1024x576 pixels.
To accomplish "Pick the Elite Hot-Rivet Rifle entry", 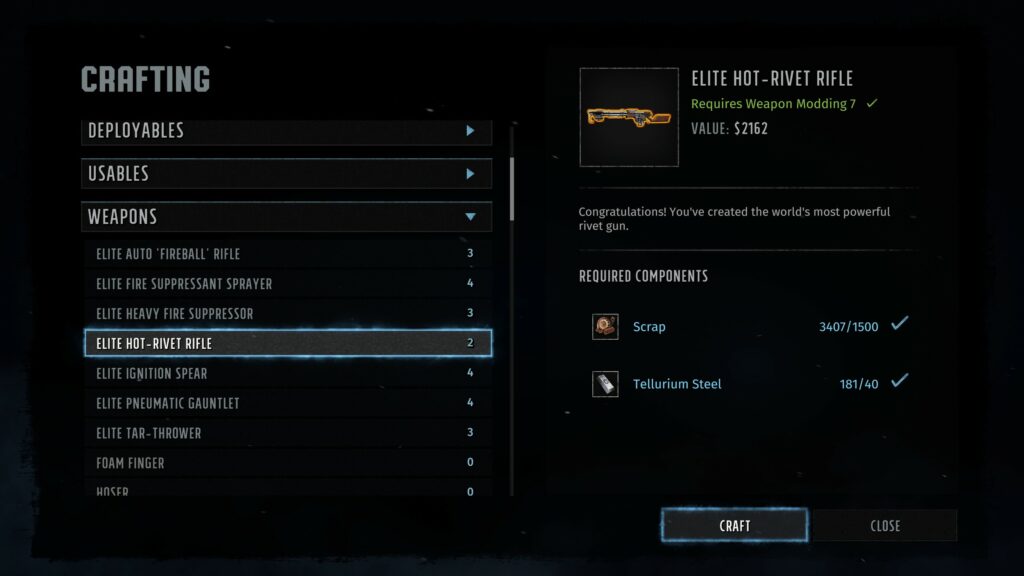I will 286,344.
